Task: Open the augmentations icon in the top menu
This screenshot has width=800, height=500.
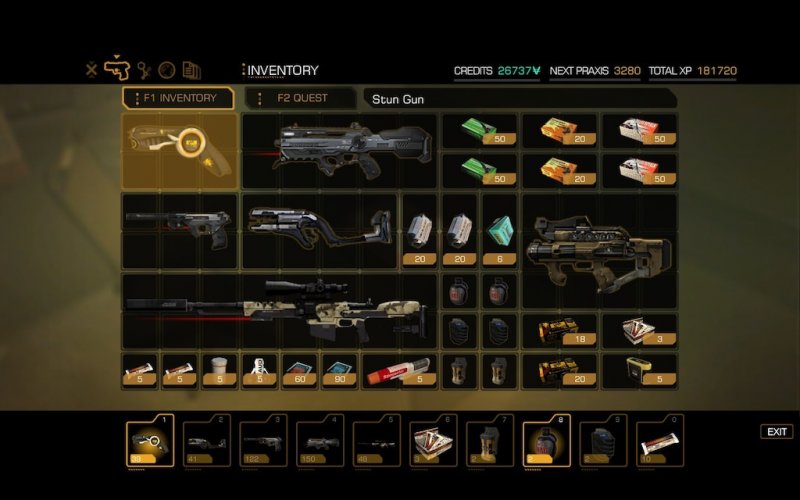Action: point(143,70)
